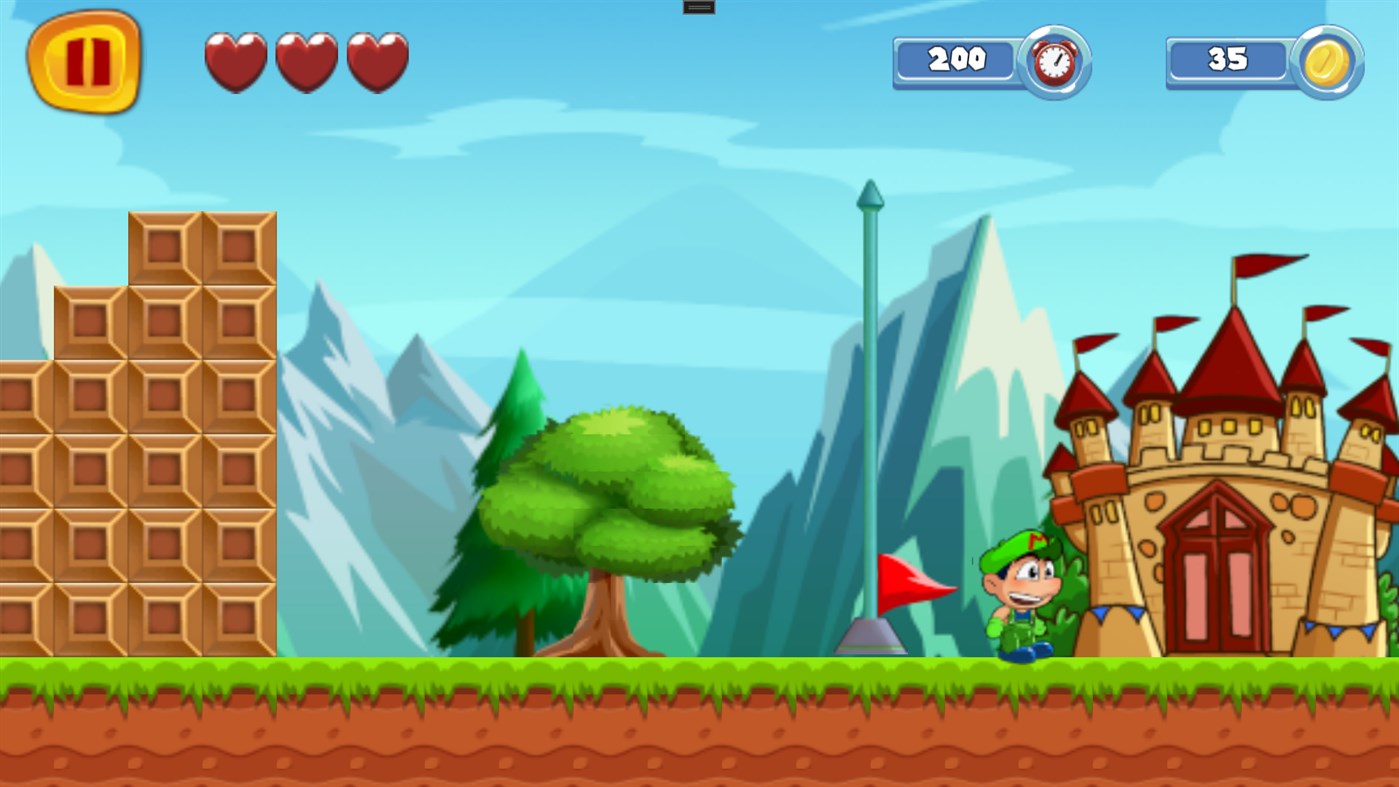Click the timer score display reading 200
The width and height of the screenshot is (1399, 787).
point(958,60)
